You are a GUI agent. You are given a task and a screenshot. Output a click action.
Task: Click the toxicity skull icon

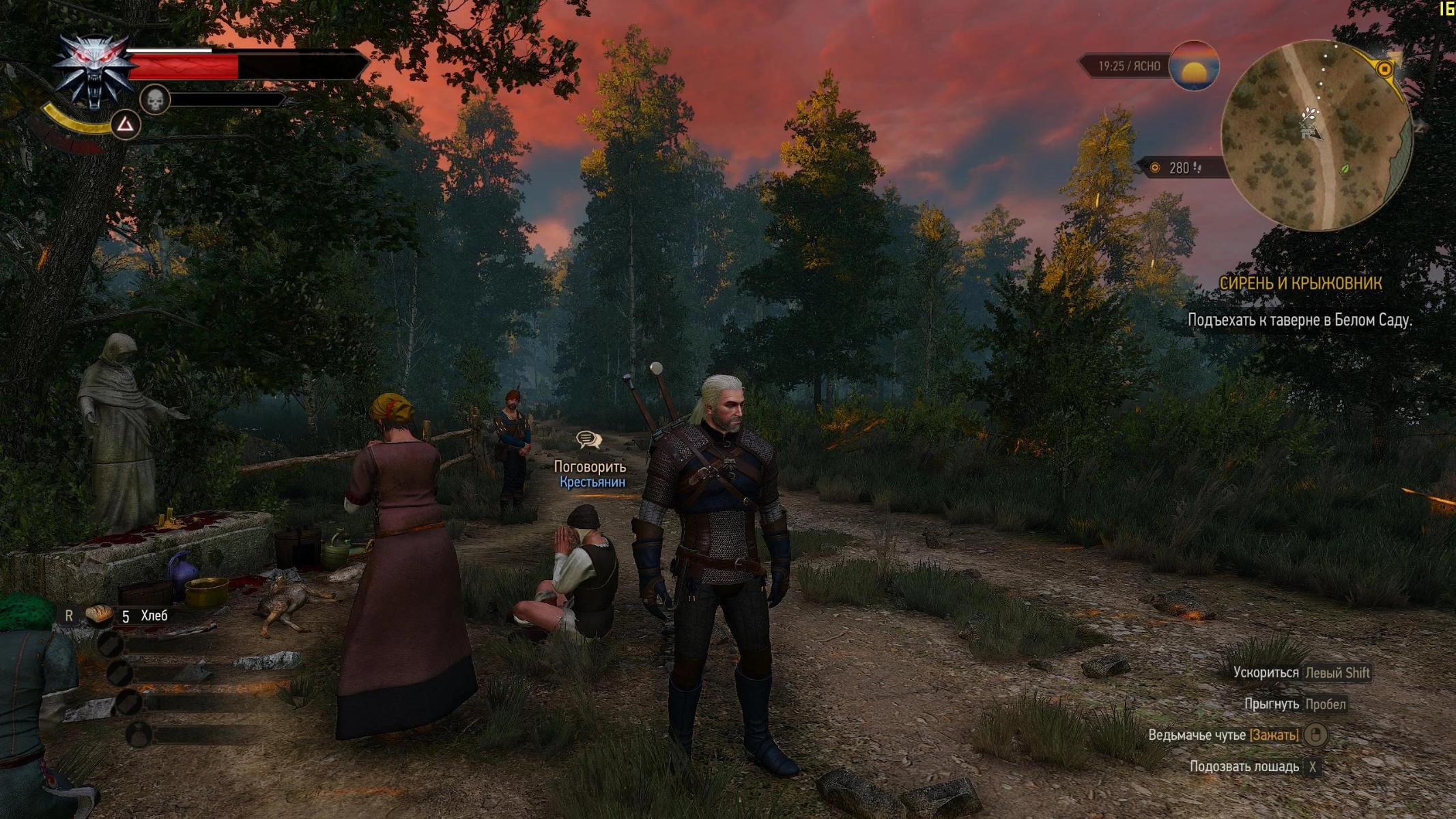click(155, 100)
